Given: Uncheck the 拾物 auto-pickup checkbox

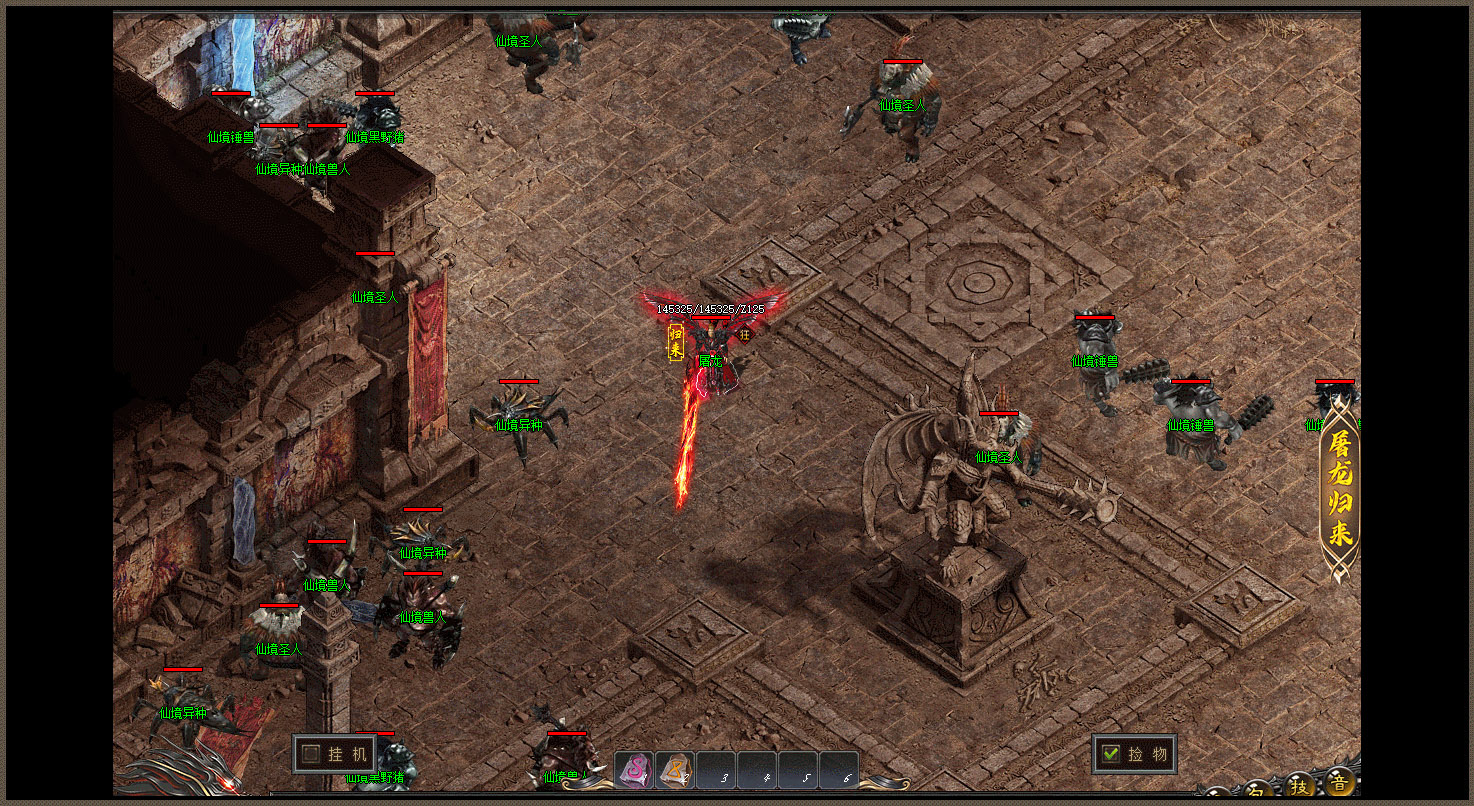Looking at the screenshot, I should pos(1109,754).
